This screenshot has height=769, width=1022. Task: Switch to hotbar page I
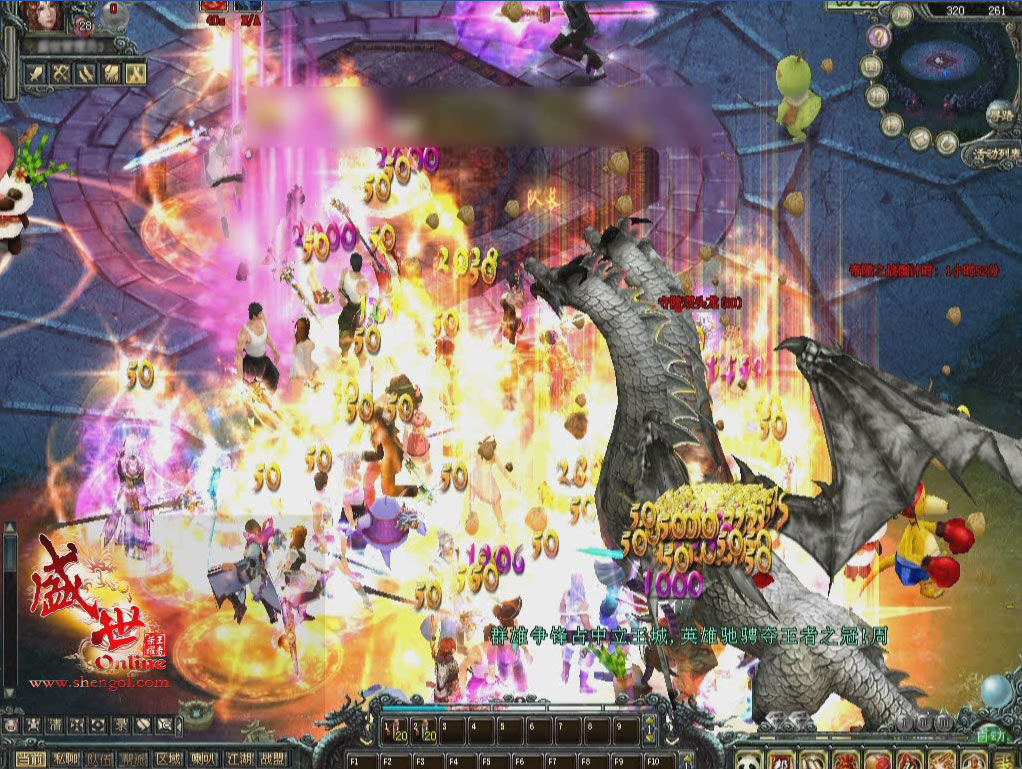[x=904, y=722]
